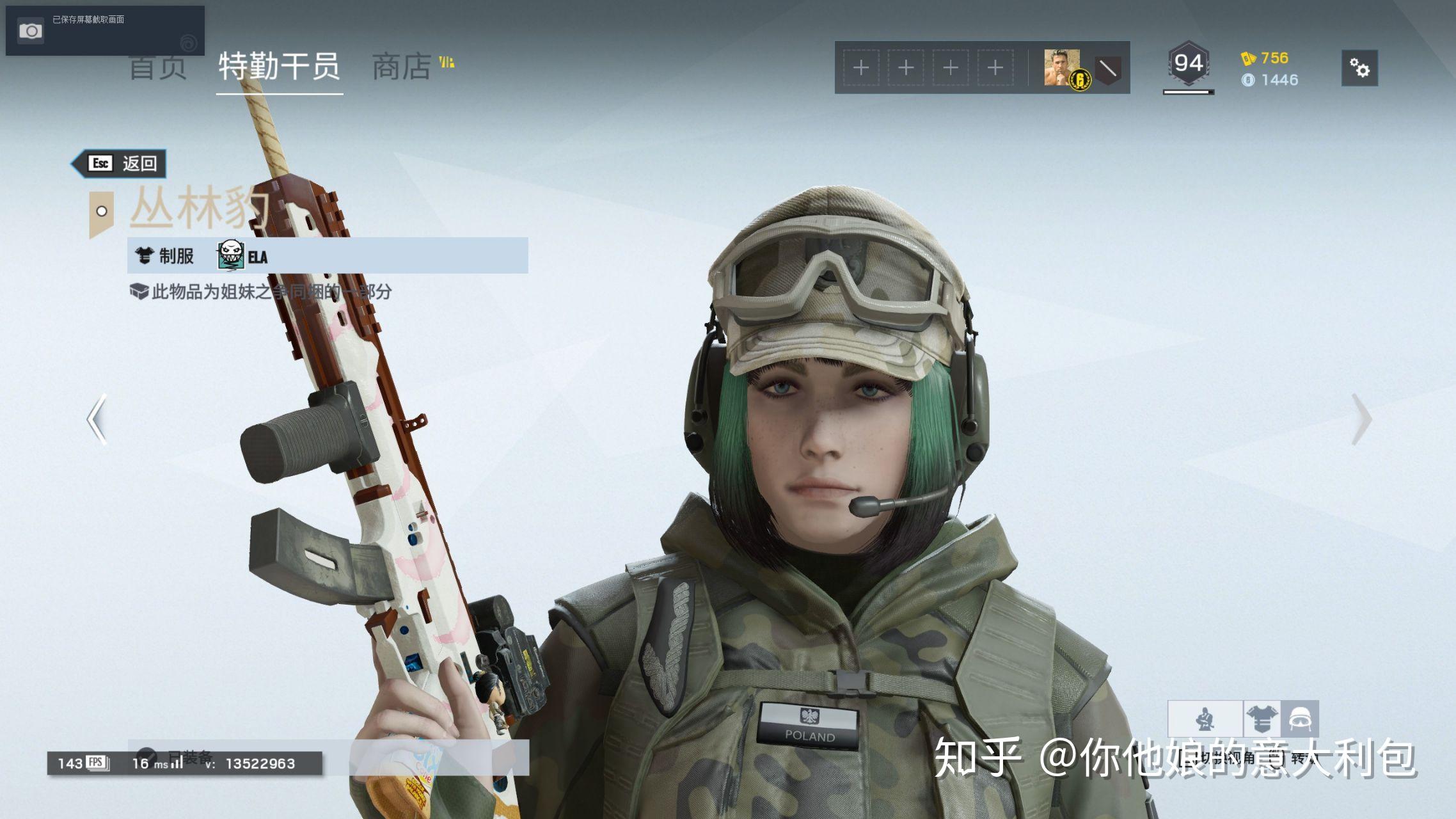
Task: Switch to the 特勤干员 operators tab
Action: [x=279, y=66]
